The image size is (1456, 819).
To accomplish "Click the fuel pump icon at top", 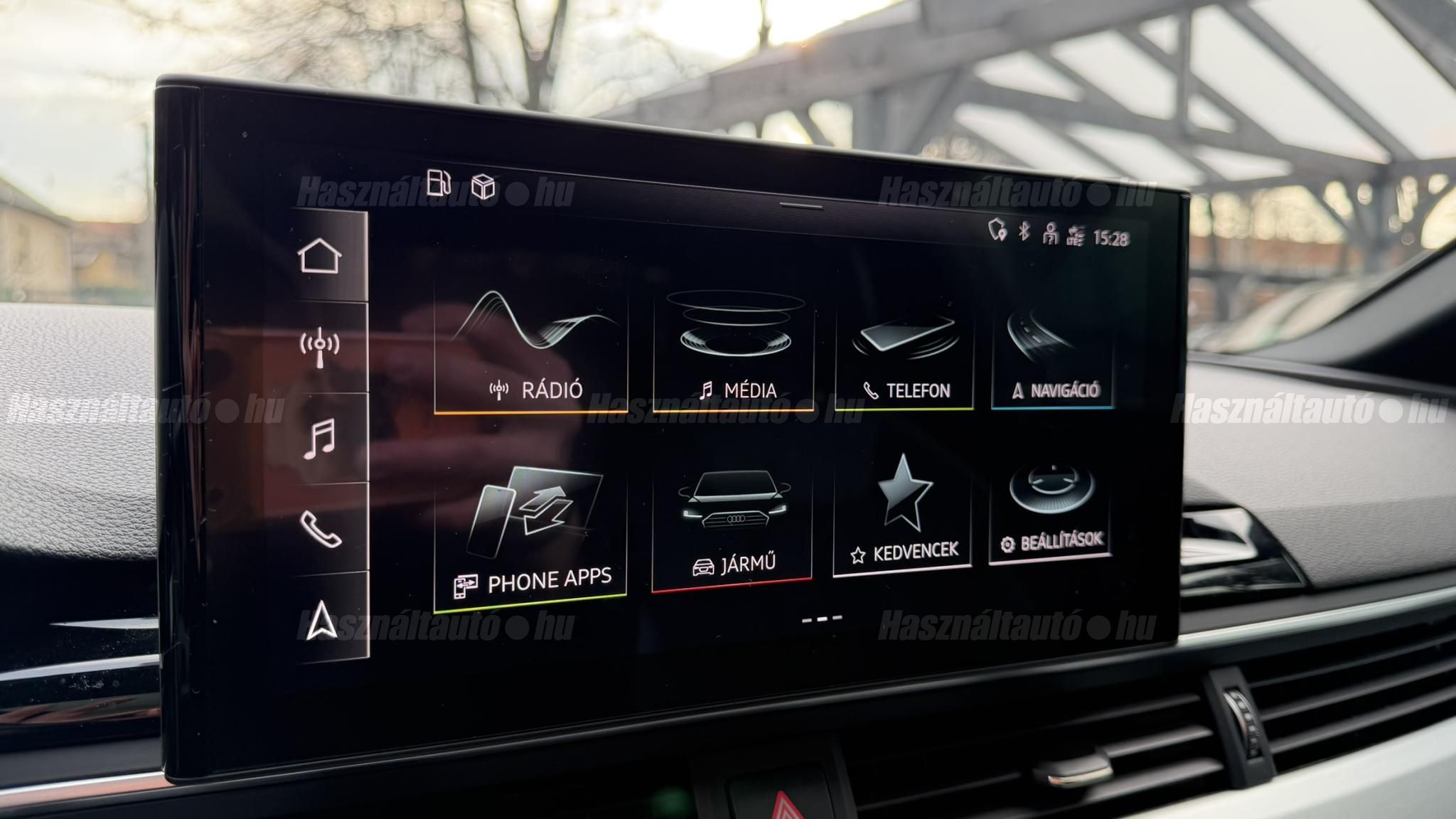I will point(439,183).
